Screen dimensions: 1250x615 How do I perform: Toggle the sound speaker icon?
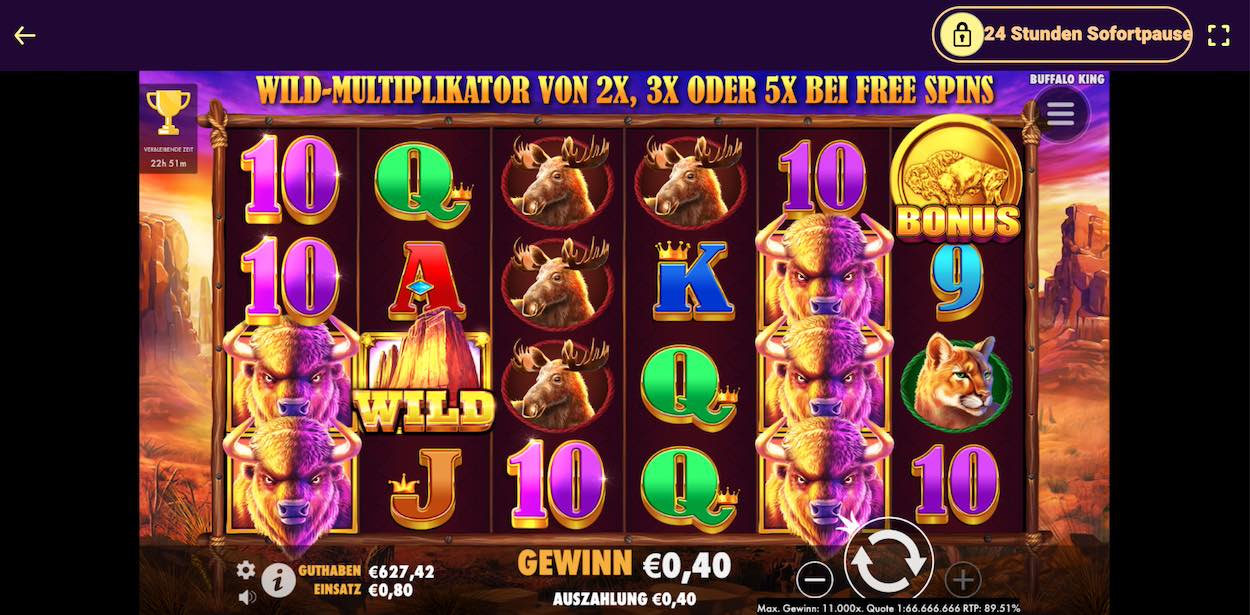(246, 597)
